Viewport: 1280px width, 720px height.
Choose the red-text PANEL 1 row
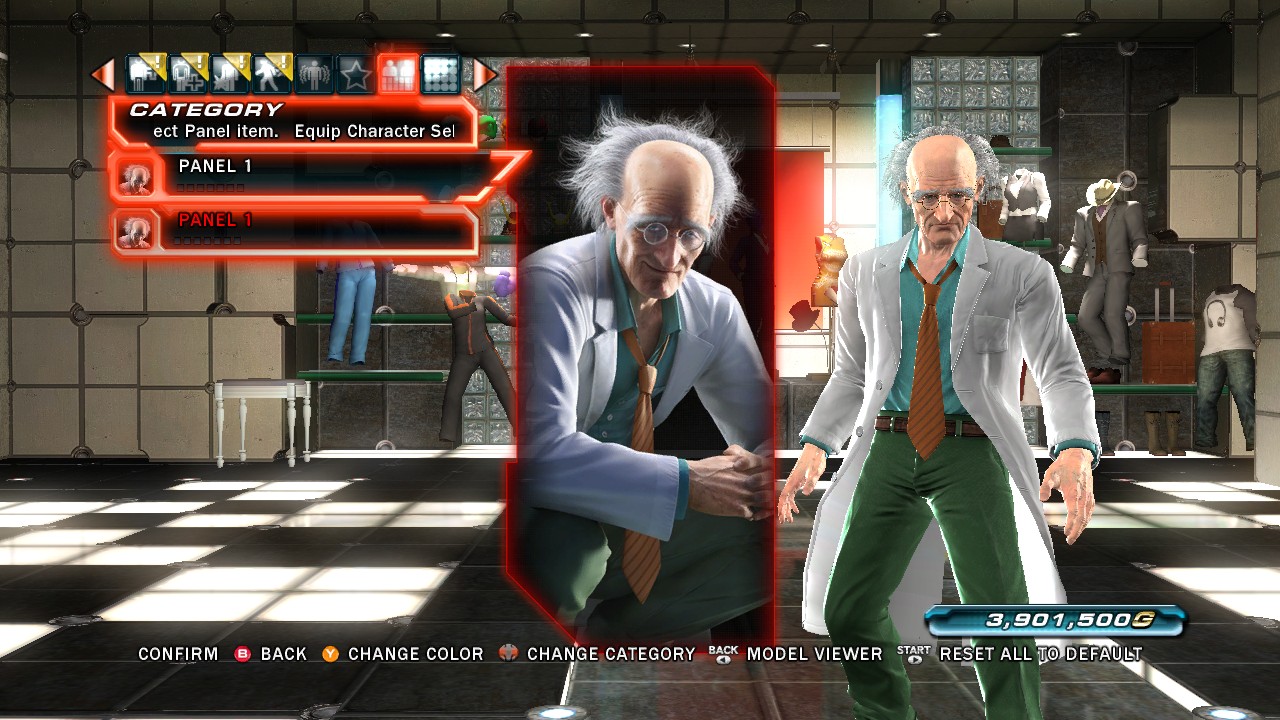click(x=300, y=230)
